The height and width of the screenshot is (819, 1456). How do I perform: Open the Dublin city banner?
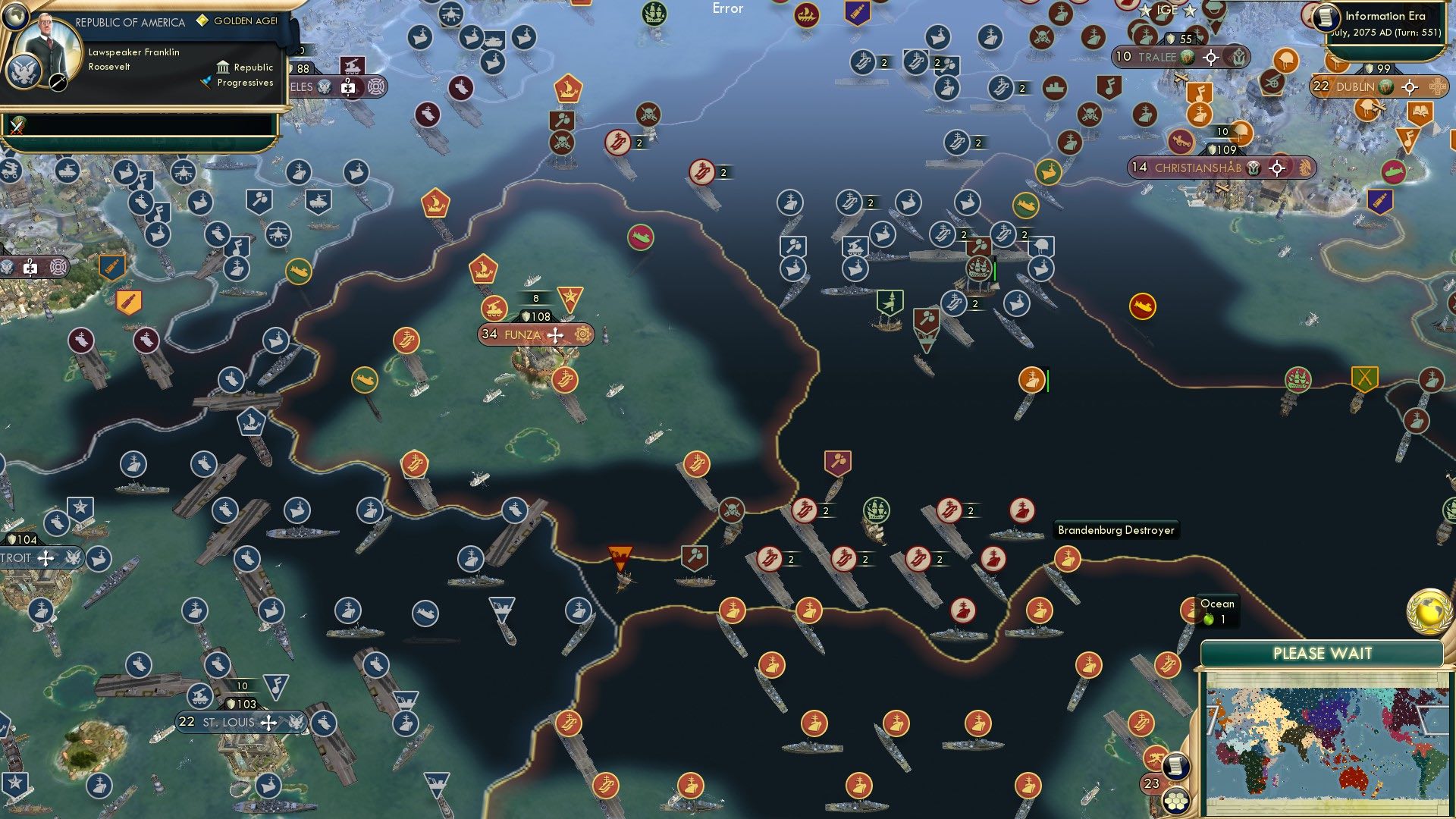coord(1355,87)
